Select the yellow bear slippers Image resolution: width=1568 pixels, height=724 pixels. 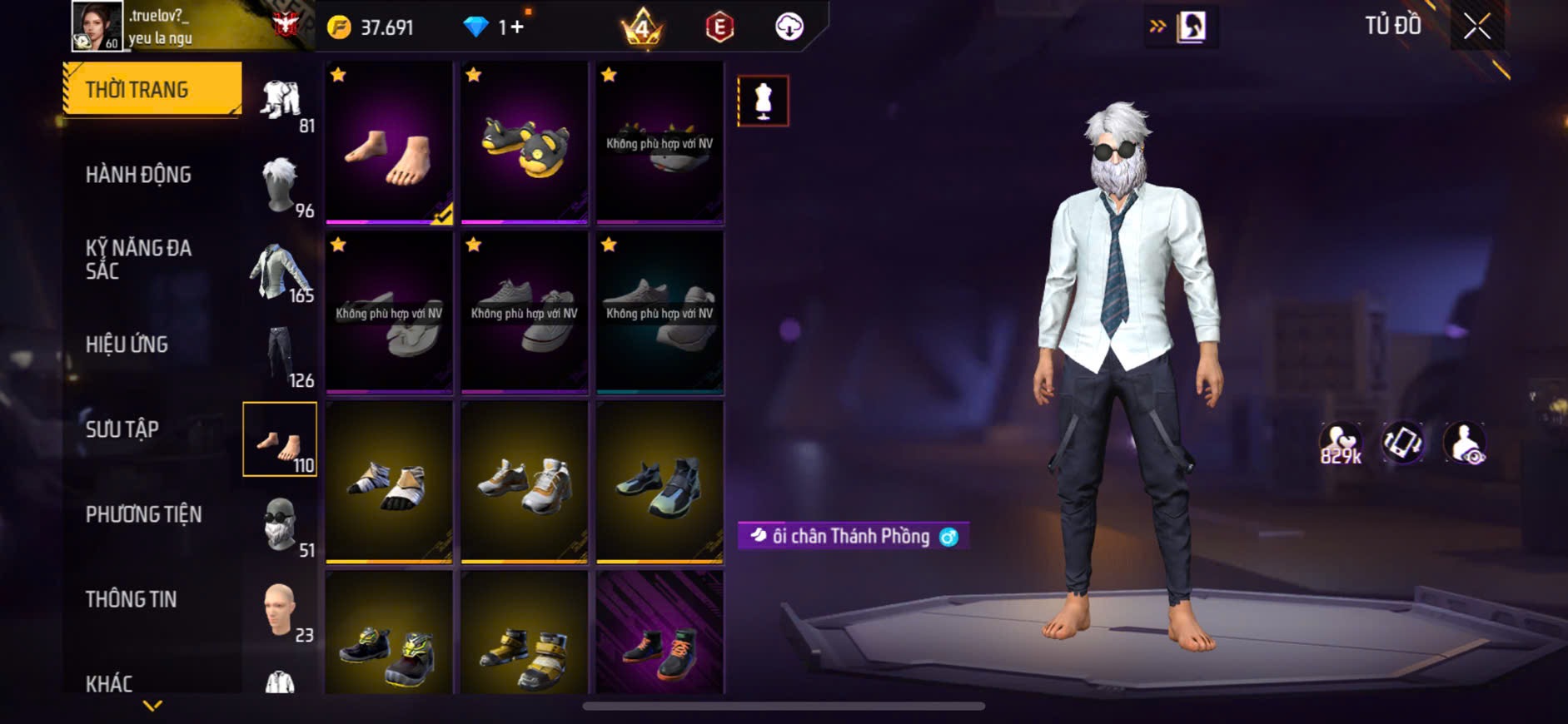(x=525, y=141)
